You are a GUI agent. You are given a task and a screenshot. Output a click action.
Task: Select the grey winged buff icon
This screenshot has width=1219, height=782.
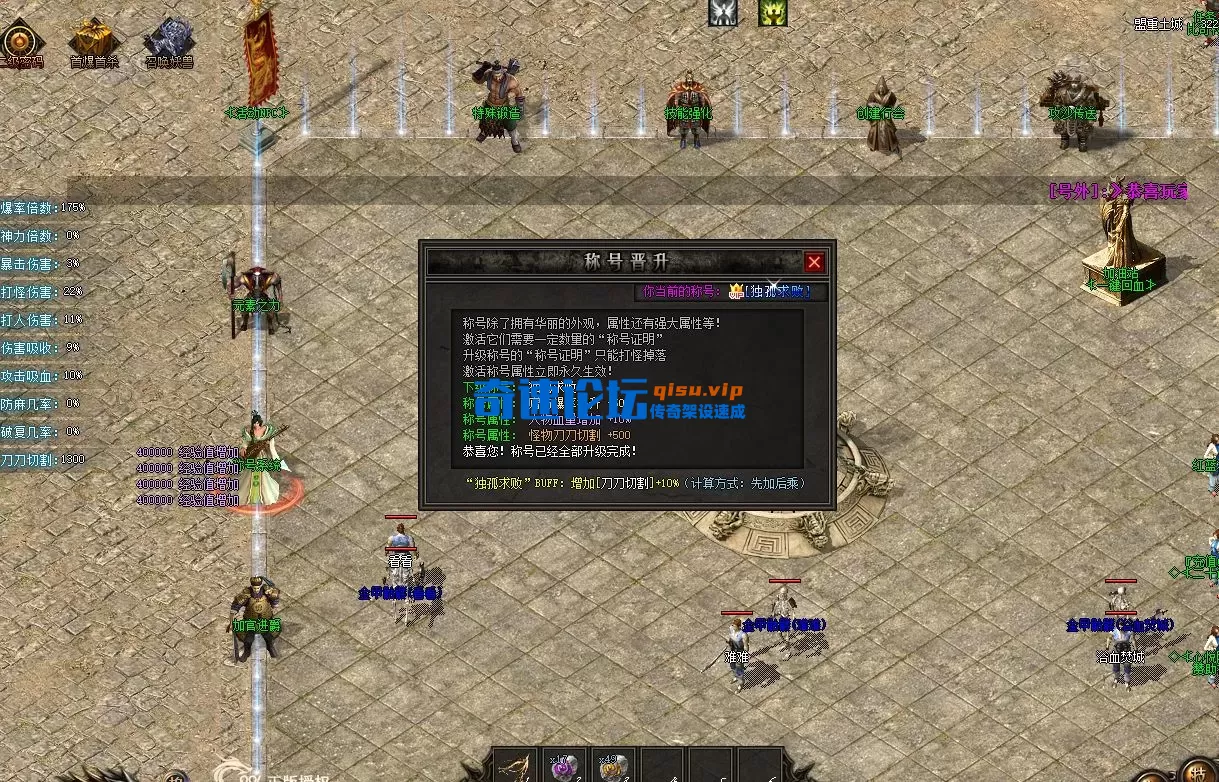724,12
